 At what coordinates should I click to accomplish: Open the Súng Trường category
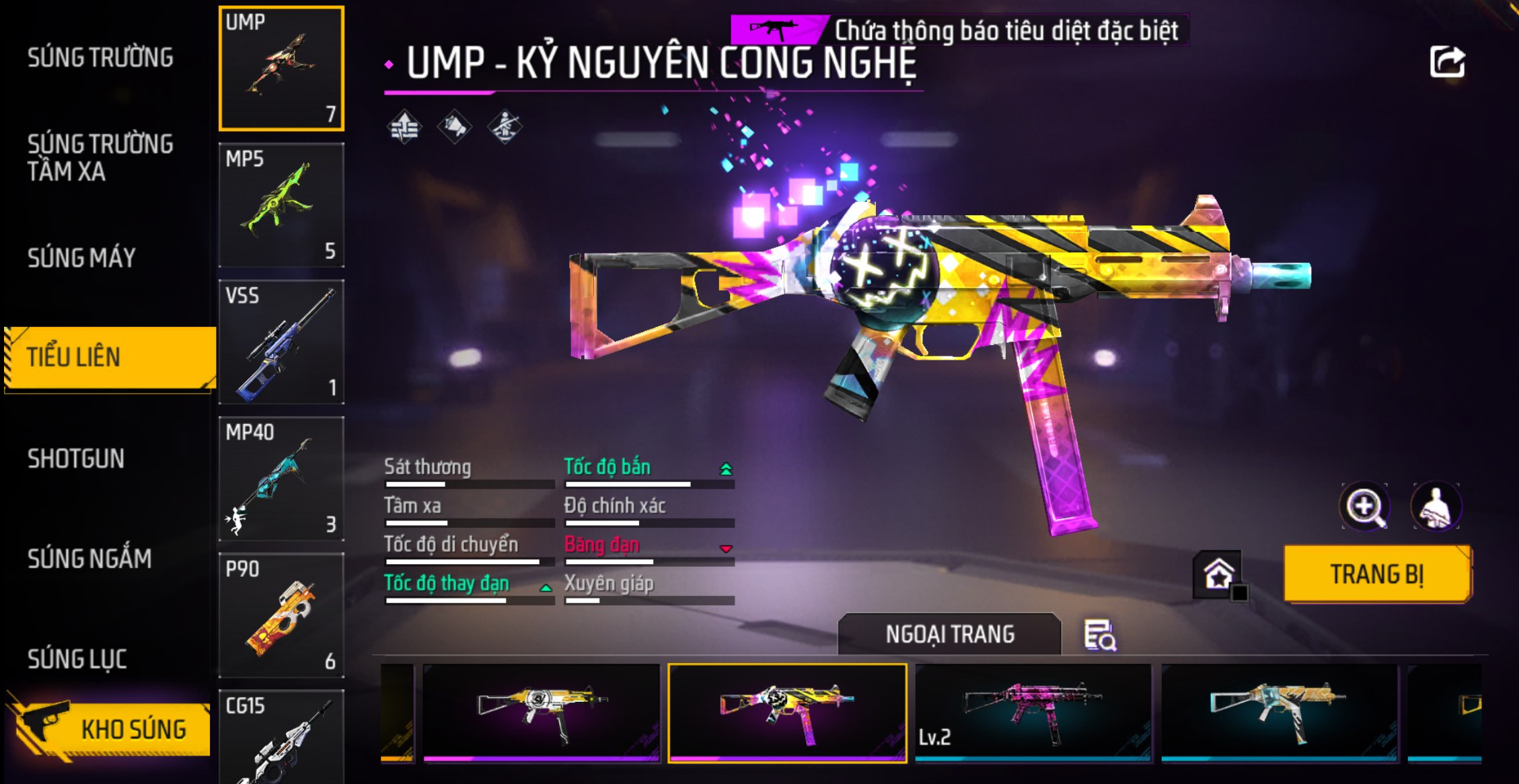100,58
